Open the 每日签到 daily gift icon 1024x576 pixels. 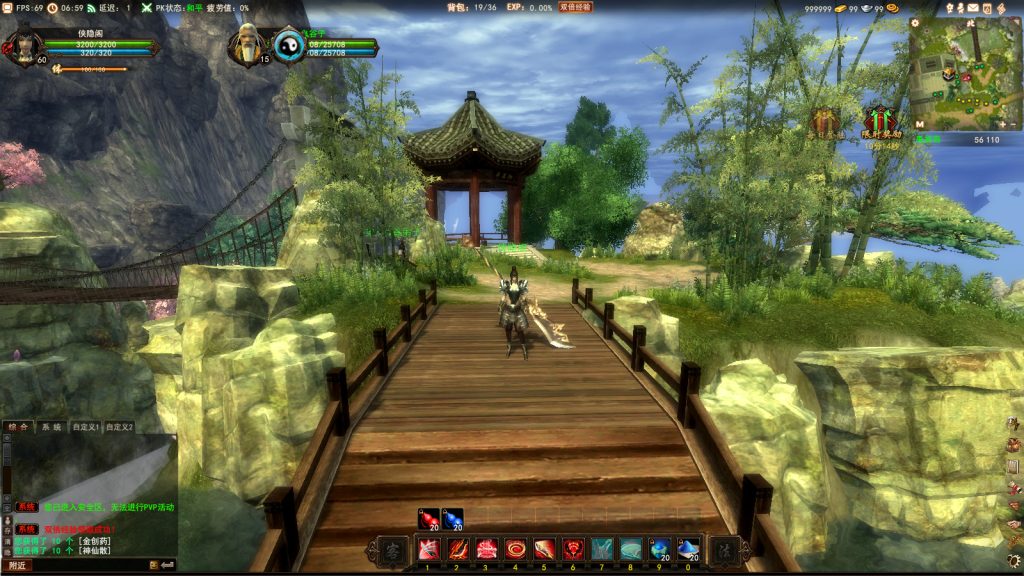point(826,122)
